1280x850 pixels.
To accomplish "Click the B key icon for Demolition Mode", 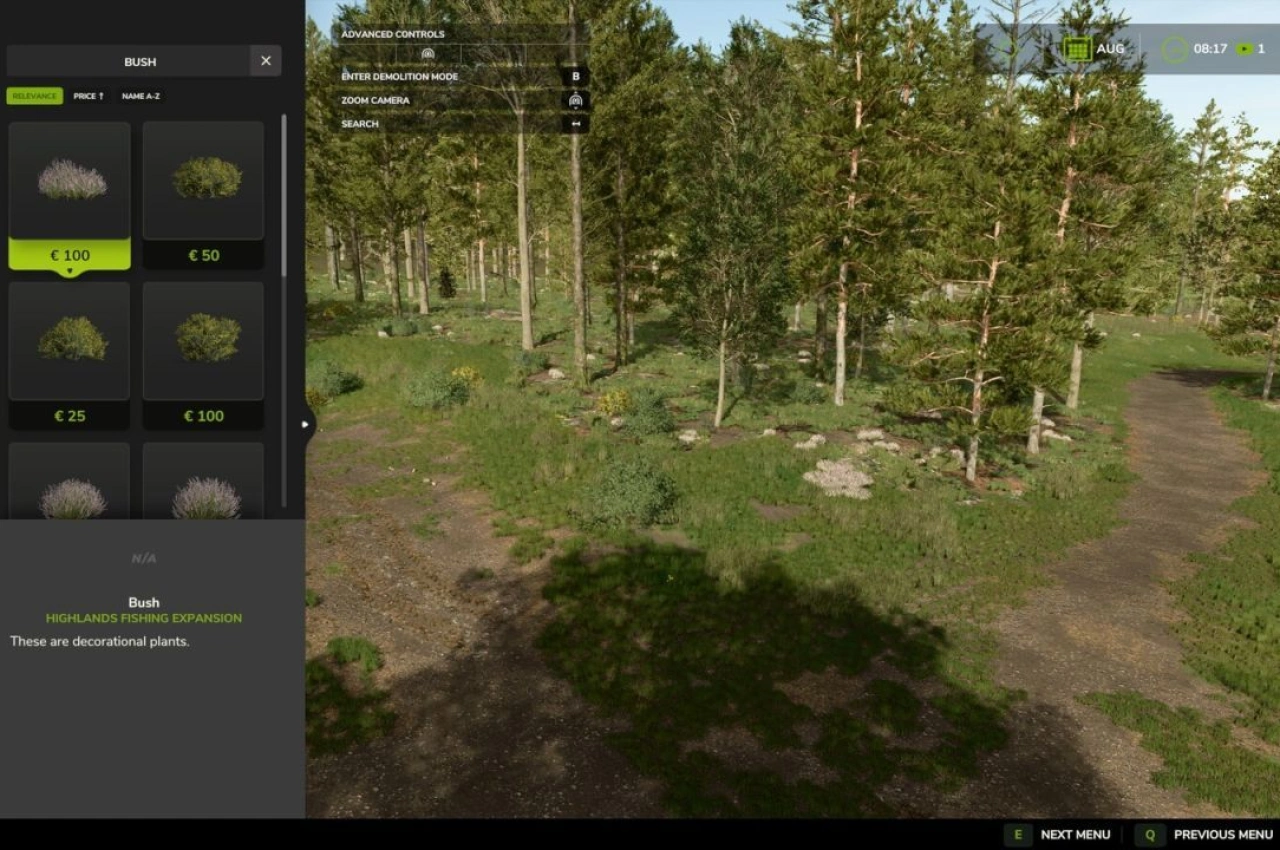I will point(576,76).
